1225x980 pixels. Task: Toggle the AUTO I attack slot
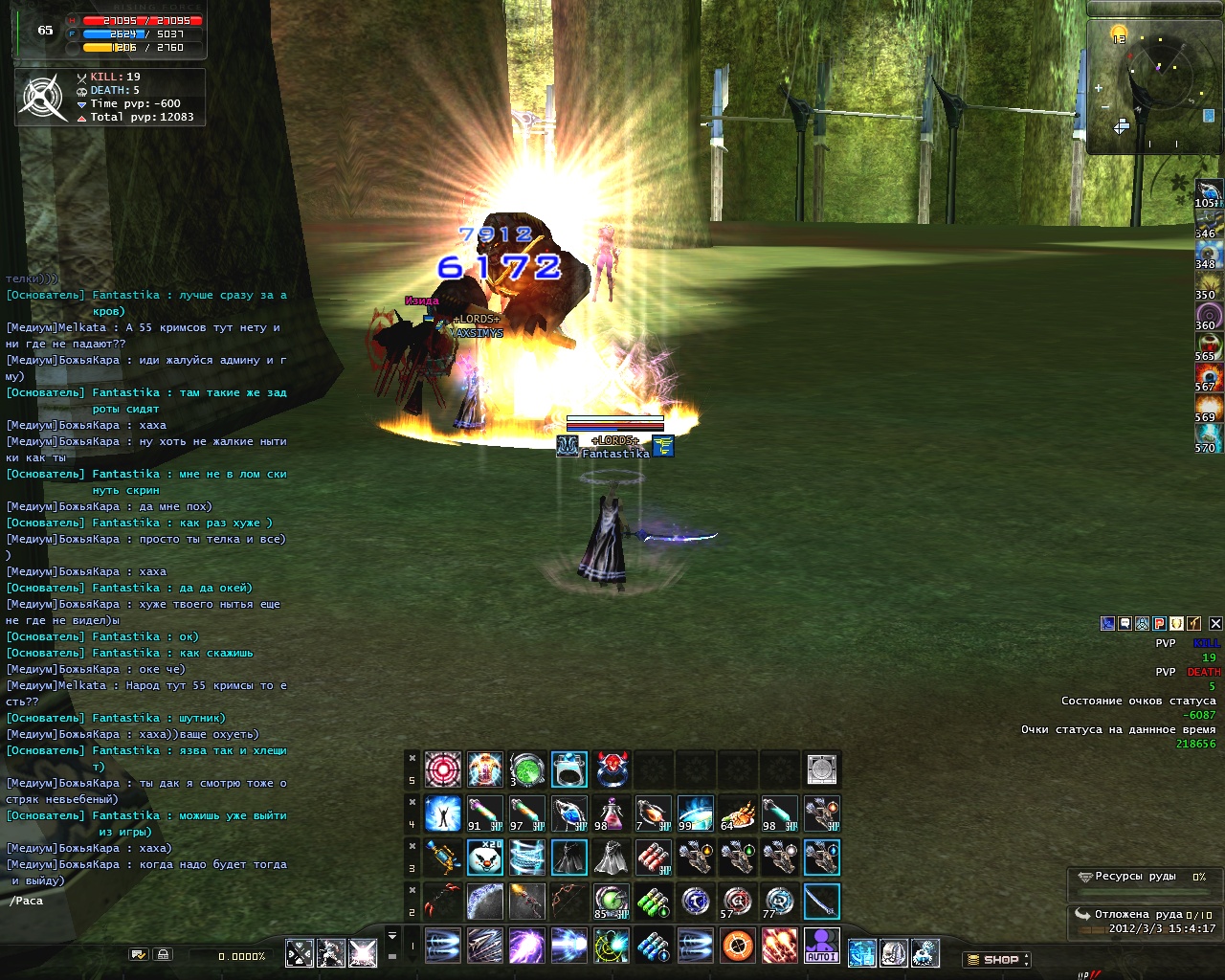point(821,946)
